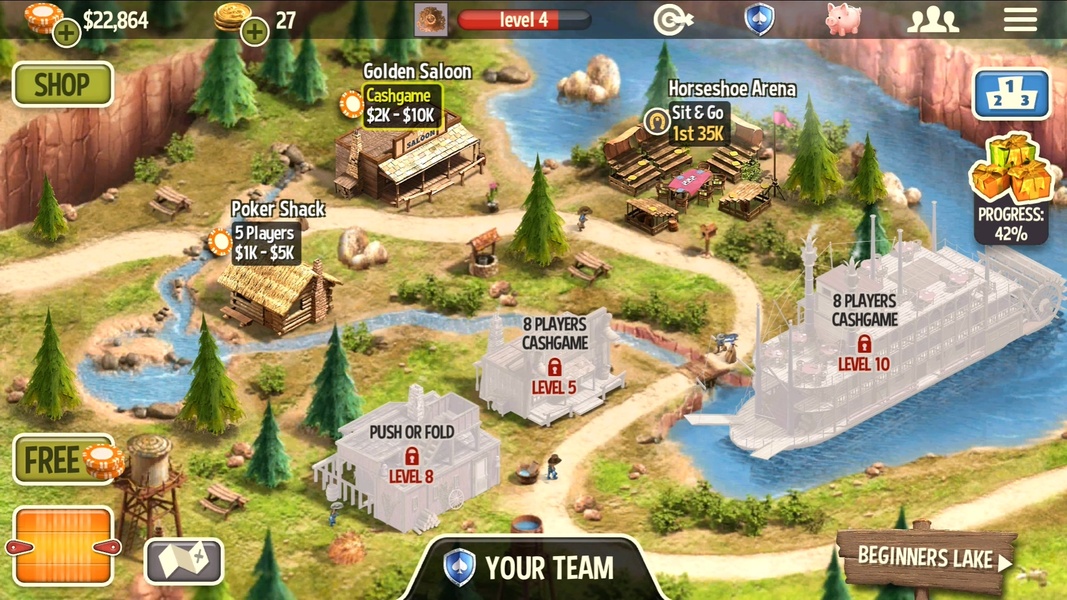The width and height of the screenshot is (1067, 600).
Task: Open the player avatar profile
Action: pyautogui.click(x=431, y=20)
